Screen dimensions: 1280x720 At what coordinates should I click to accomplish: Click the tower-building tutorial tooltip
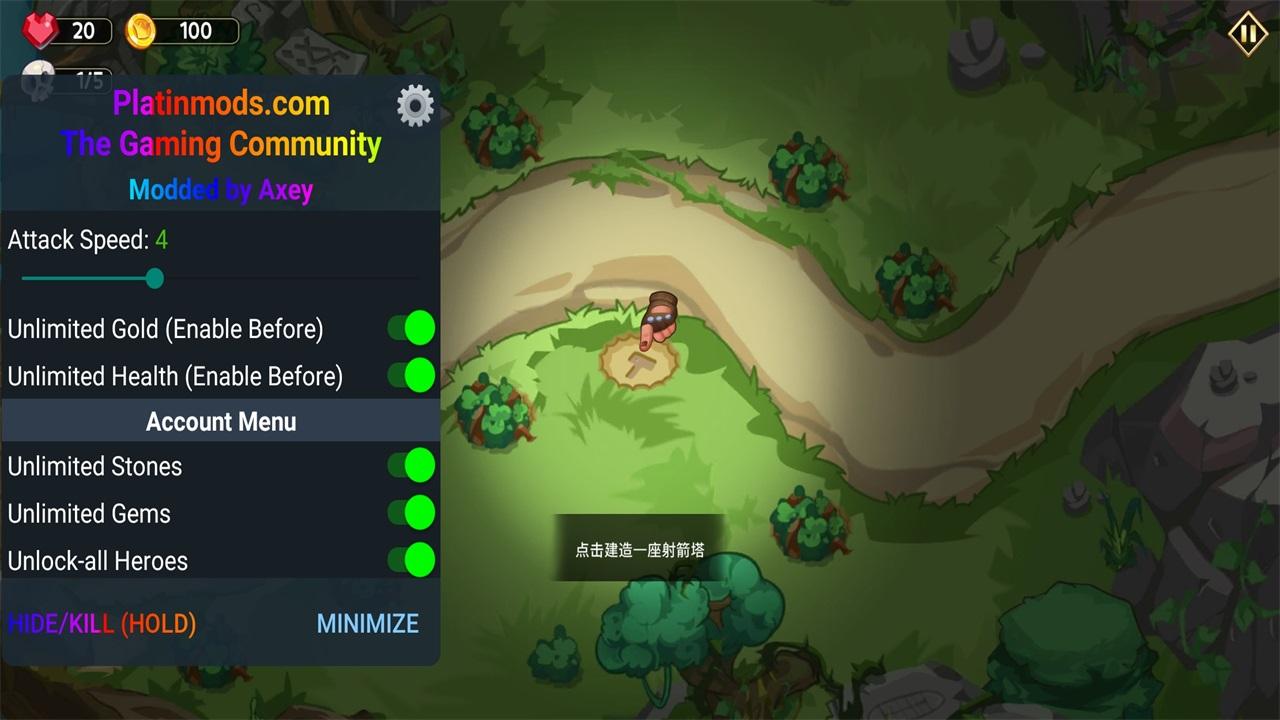pos(639,548)
